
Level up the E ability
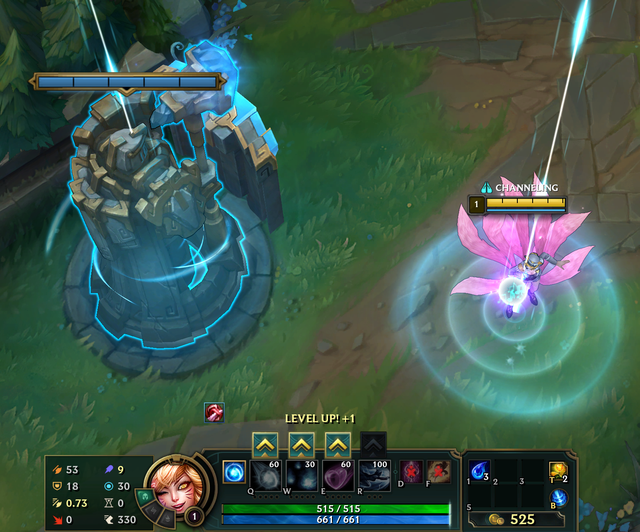pyautogui.click(x=338, y=443)
